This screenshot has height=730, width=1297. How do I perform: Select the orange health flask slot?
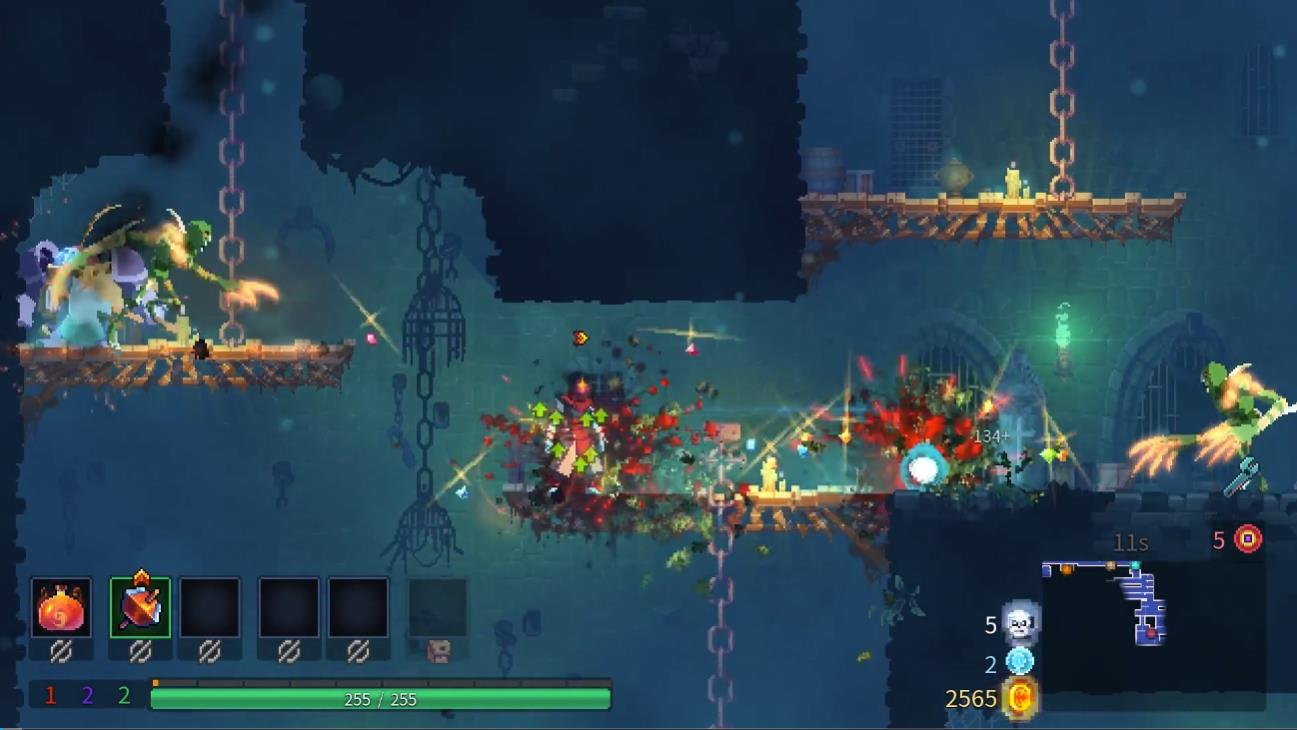[61, 608]
